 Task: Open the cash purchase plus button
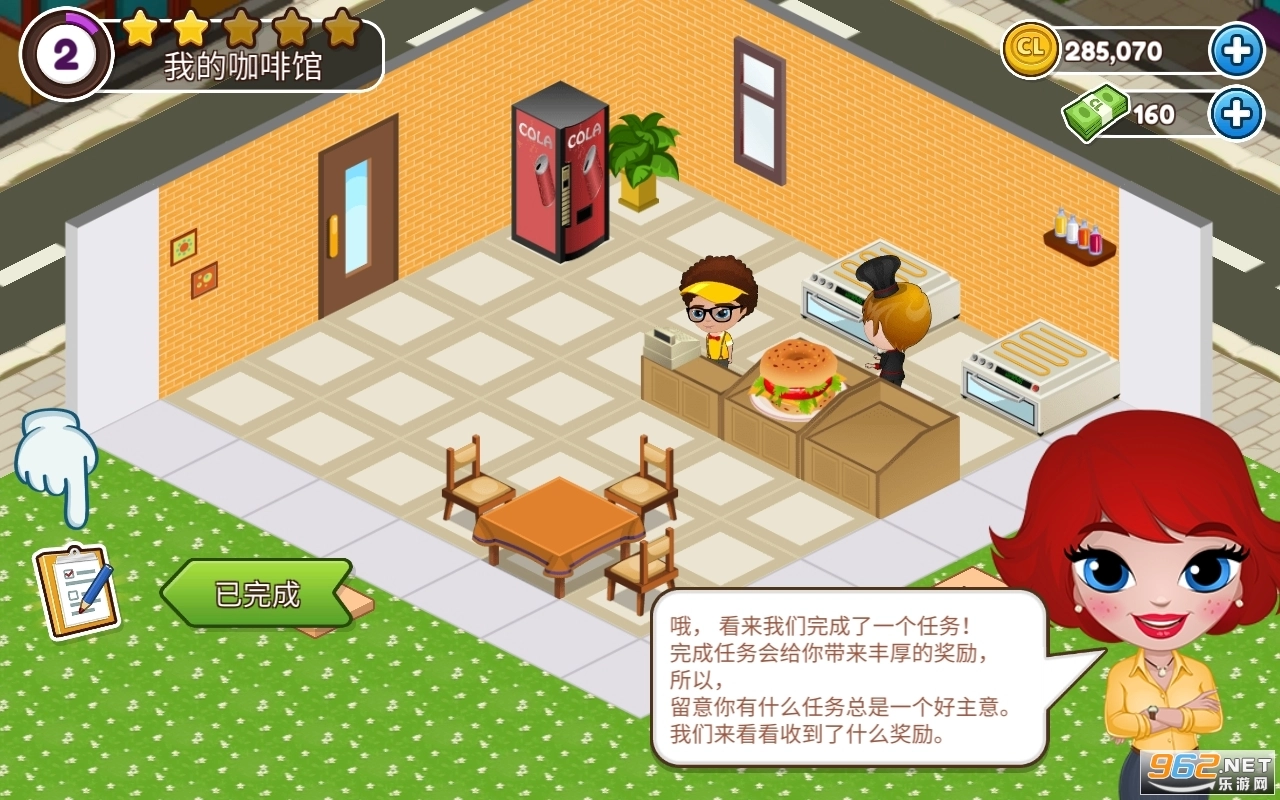(x=1238, y=113)
